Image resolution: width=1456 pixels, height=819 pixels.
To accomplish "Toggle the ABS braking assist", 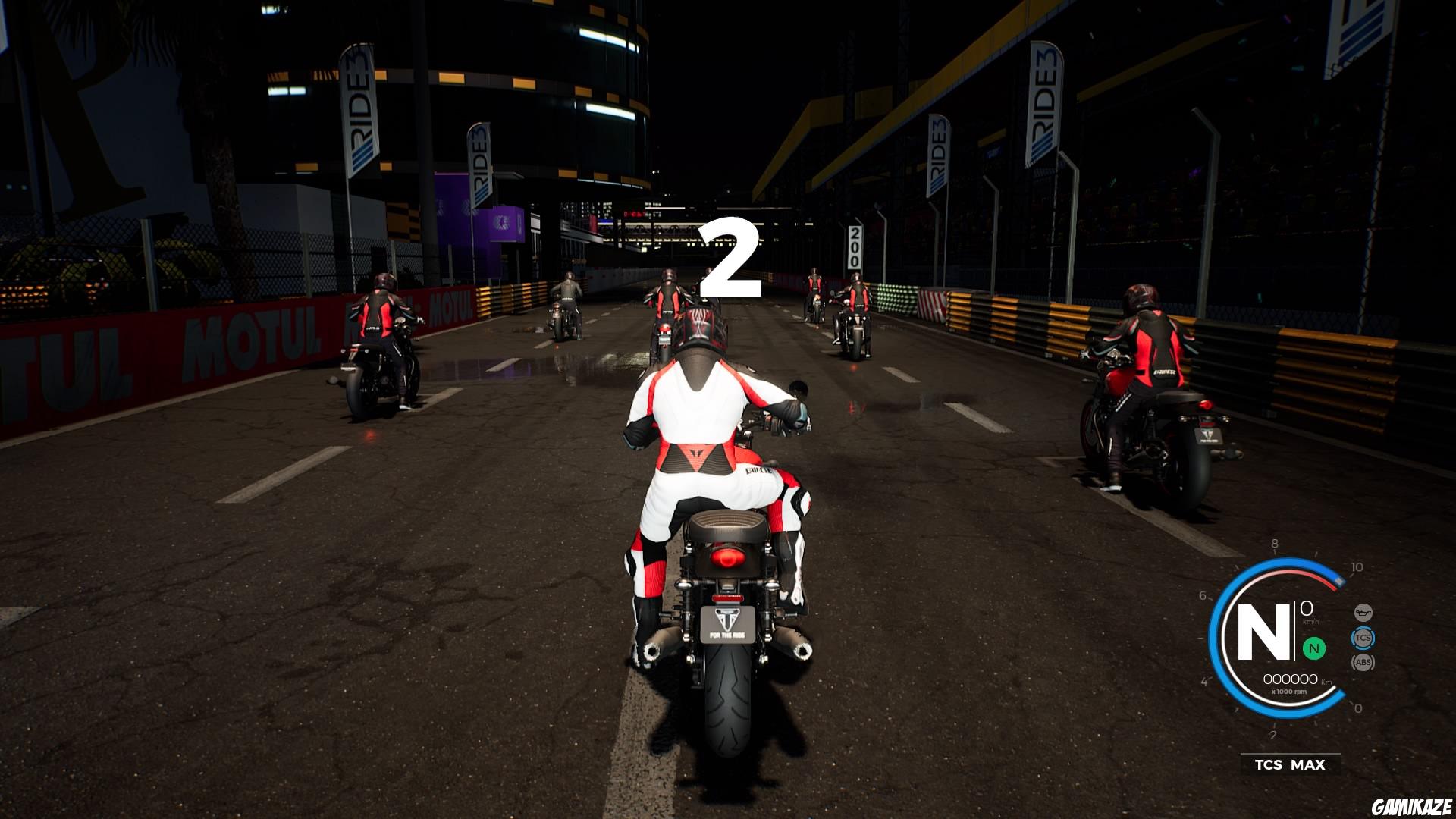I will pyautogui.click(x=1363, y=662).
